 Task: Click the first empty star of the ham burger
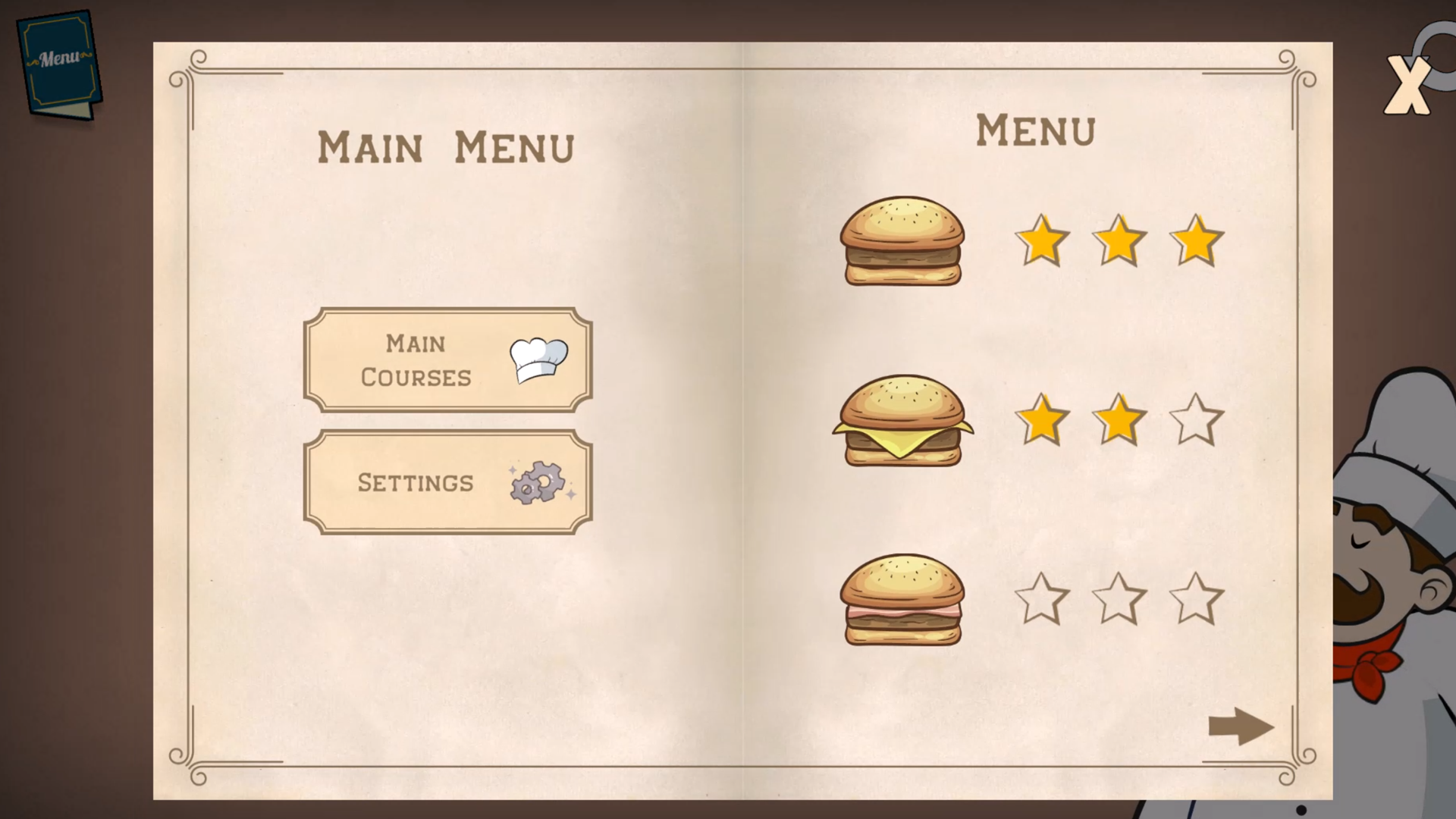coord(1042,599)
